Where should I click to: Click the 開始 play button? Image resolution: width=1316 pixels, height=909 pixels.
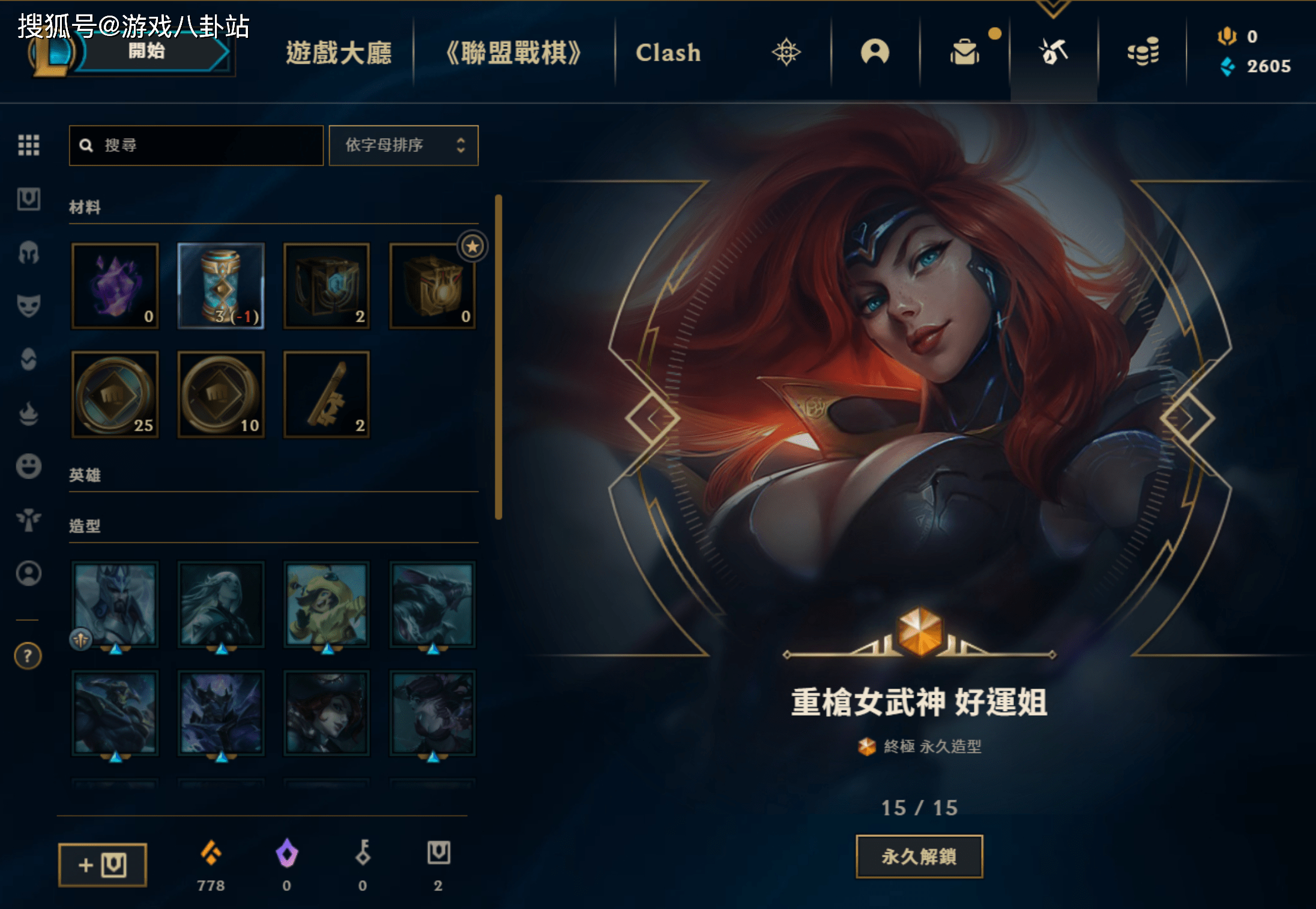(147, 52)
